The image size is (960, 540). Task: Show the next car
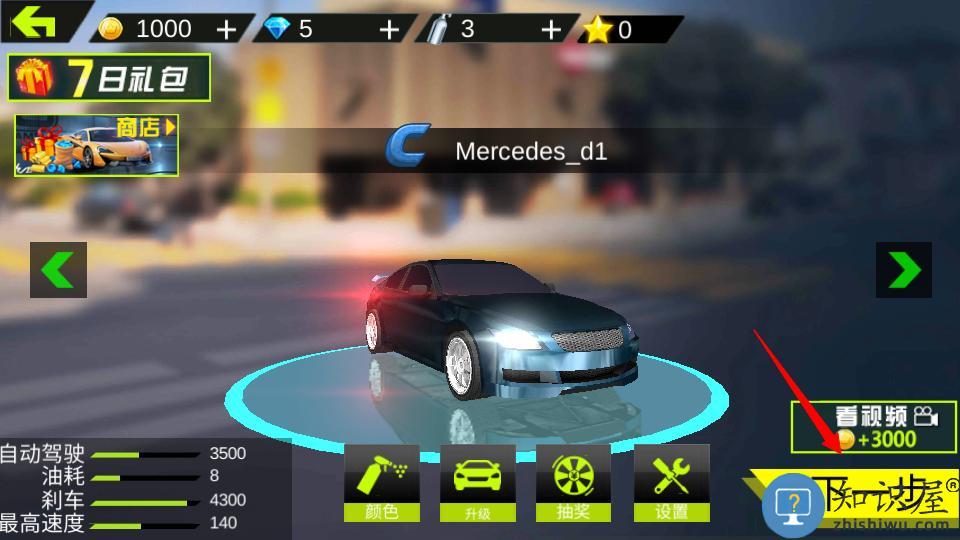click(903, 270)
